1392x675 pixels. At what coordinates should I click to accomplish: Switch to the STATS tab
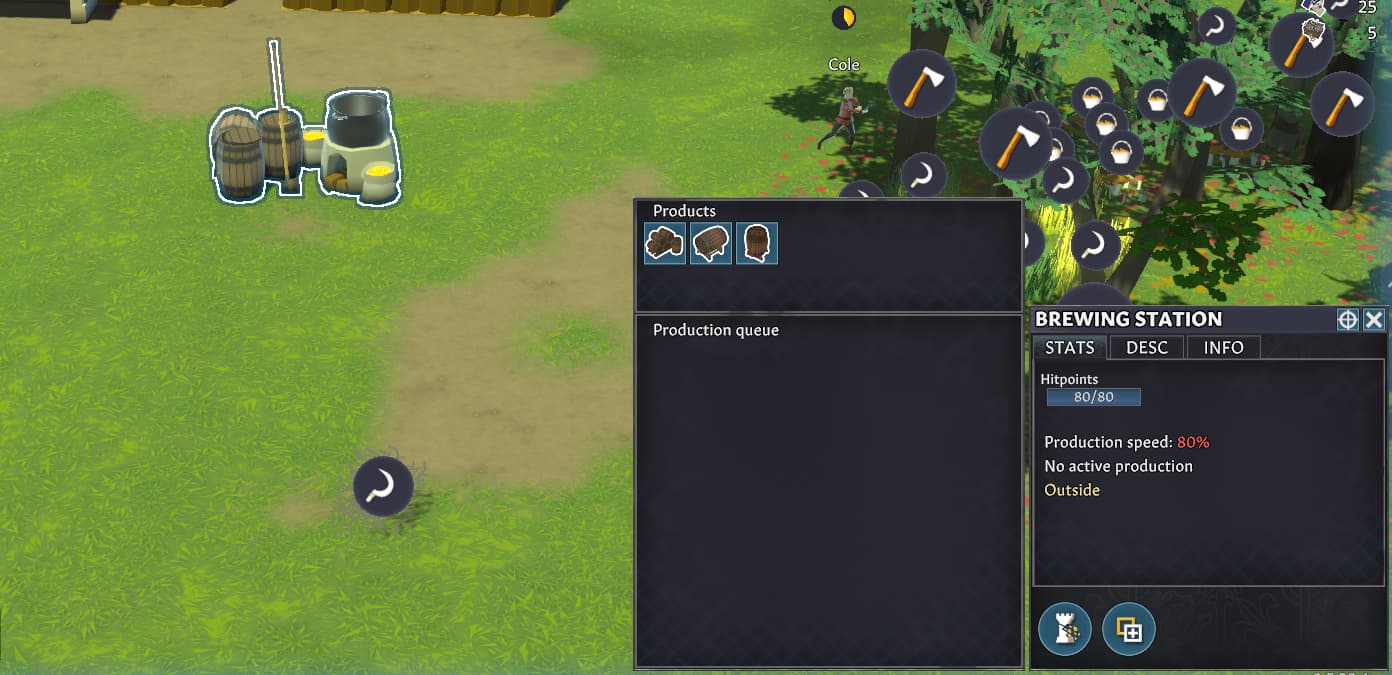pos(1069,347)
